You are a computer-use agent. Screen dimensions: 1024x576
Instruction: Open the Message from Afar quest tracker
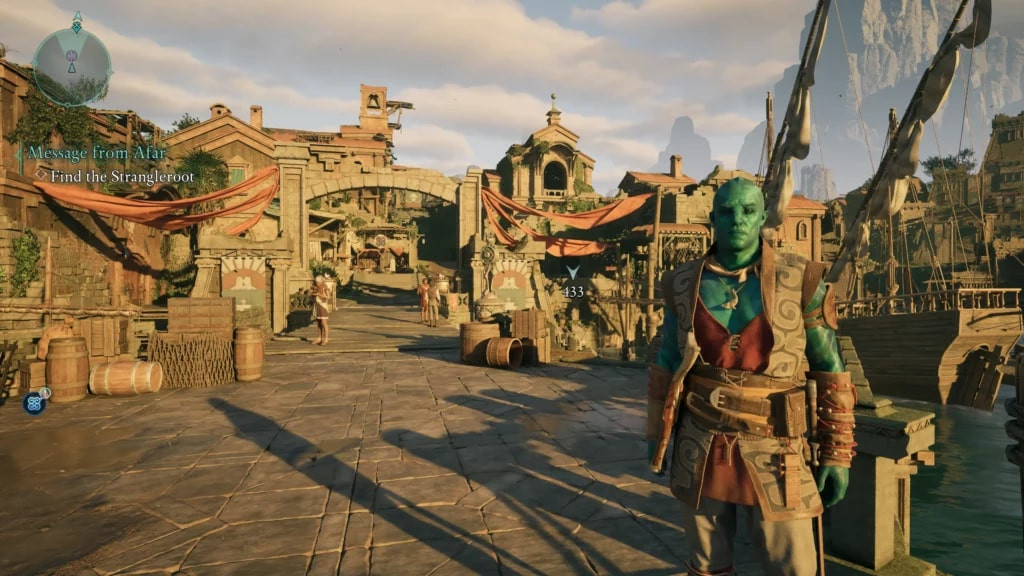[96, 153]
